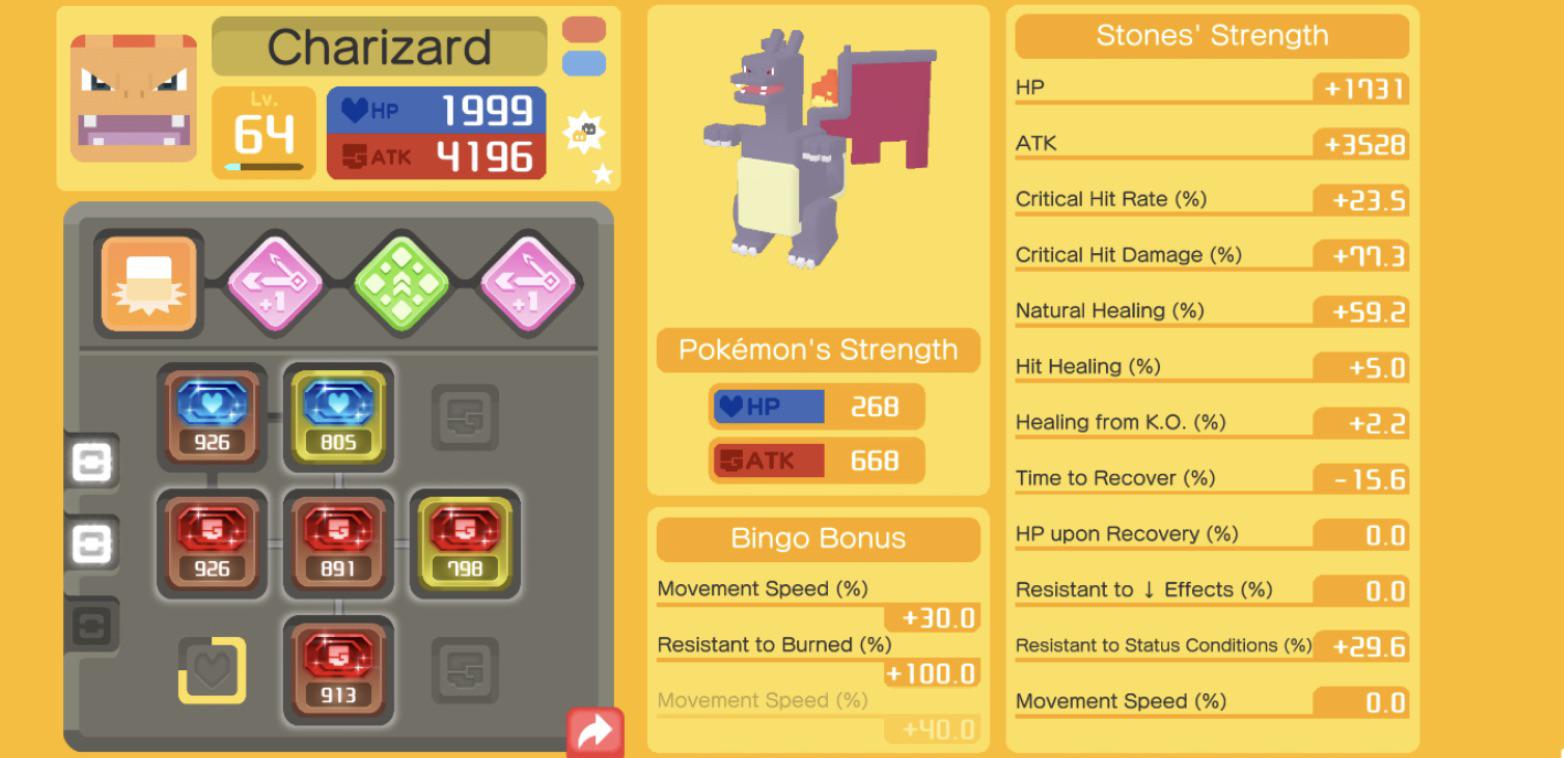
Task: Select the HP power stone worth 926
Action: (x=211, y=415)
